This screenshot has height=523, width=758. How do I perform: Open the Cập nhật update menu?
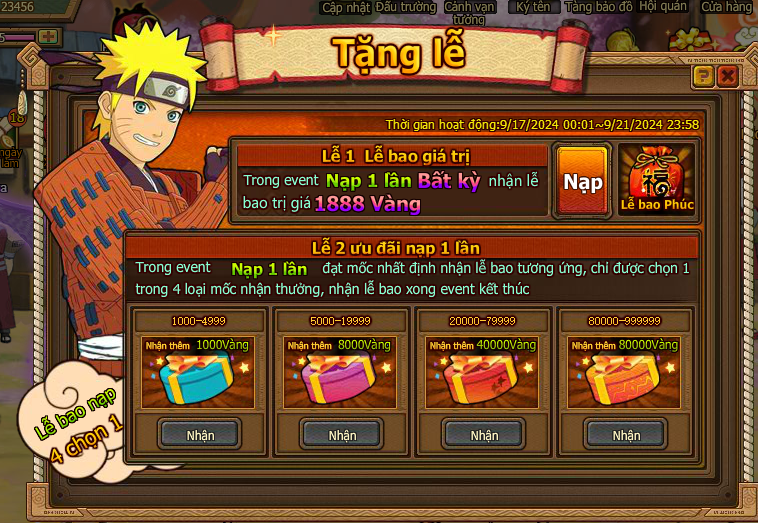pyautogui.click(x=346, y=7)
